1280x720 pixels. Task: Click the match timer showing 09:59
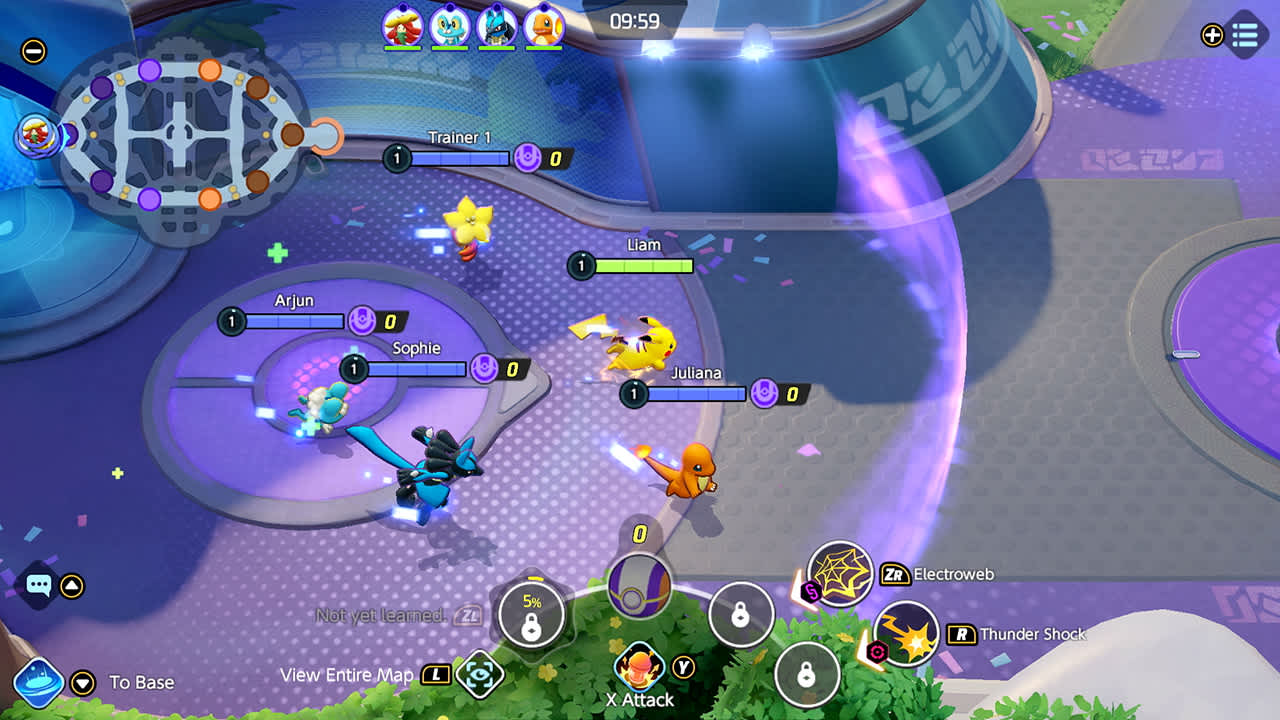coord(637,20)
